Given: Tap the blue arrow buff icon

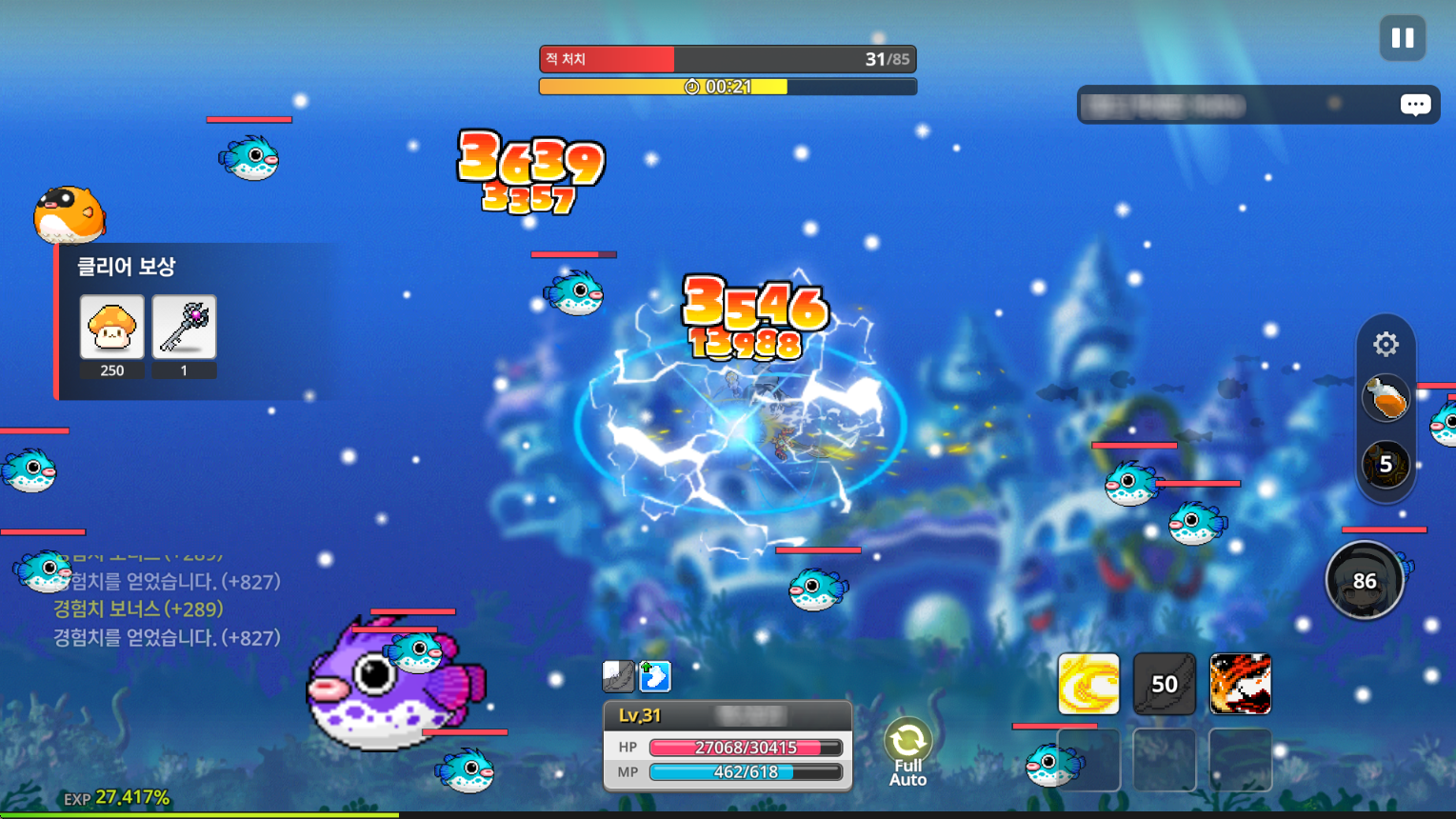Looking at the screenshot, I should 655,676.
